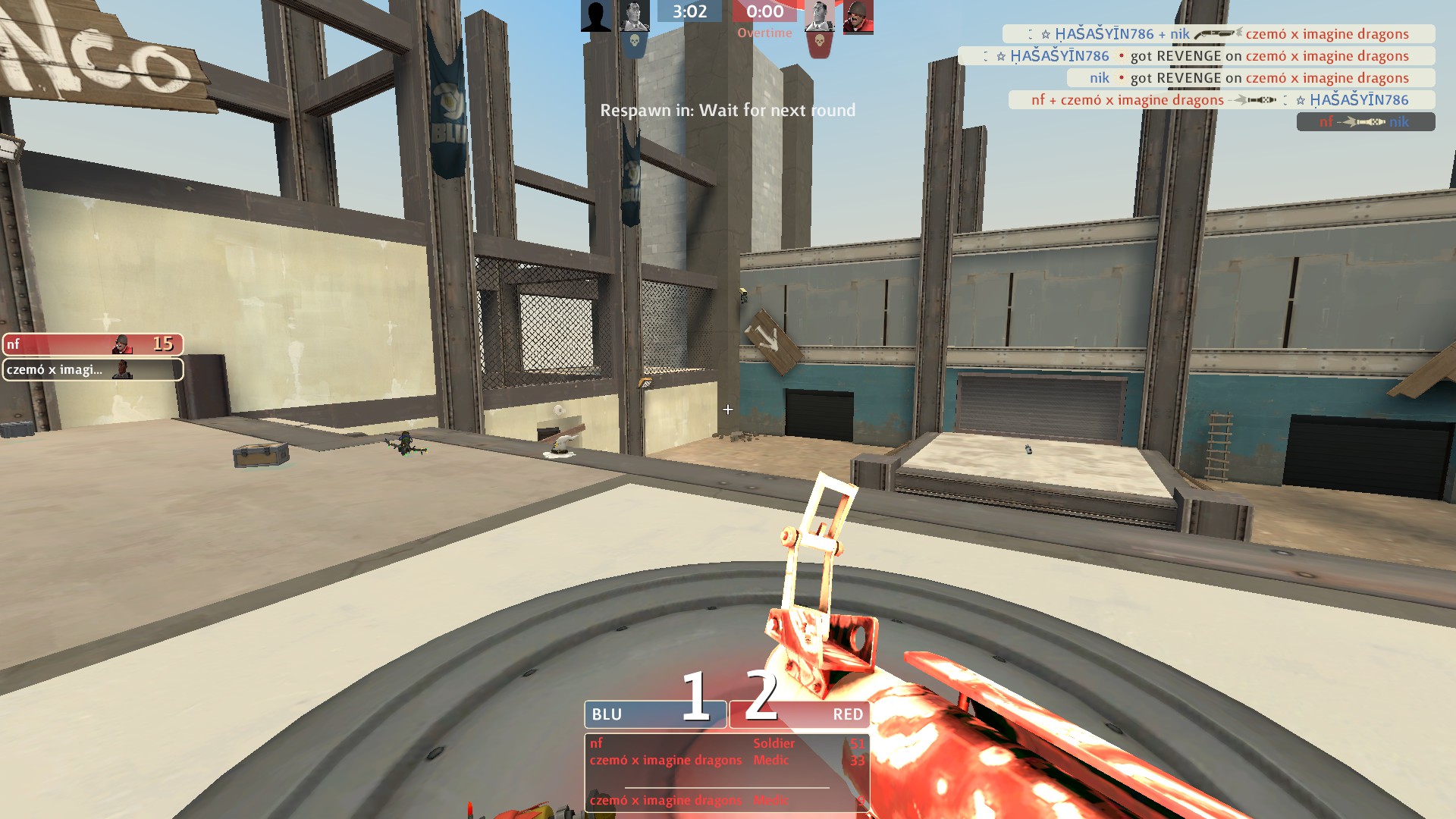Image resolution: width=1456 pixels, height=819 pixels.
Task: Select the RED Soldier portrait
Action: 858,17
